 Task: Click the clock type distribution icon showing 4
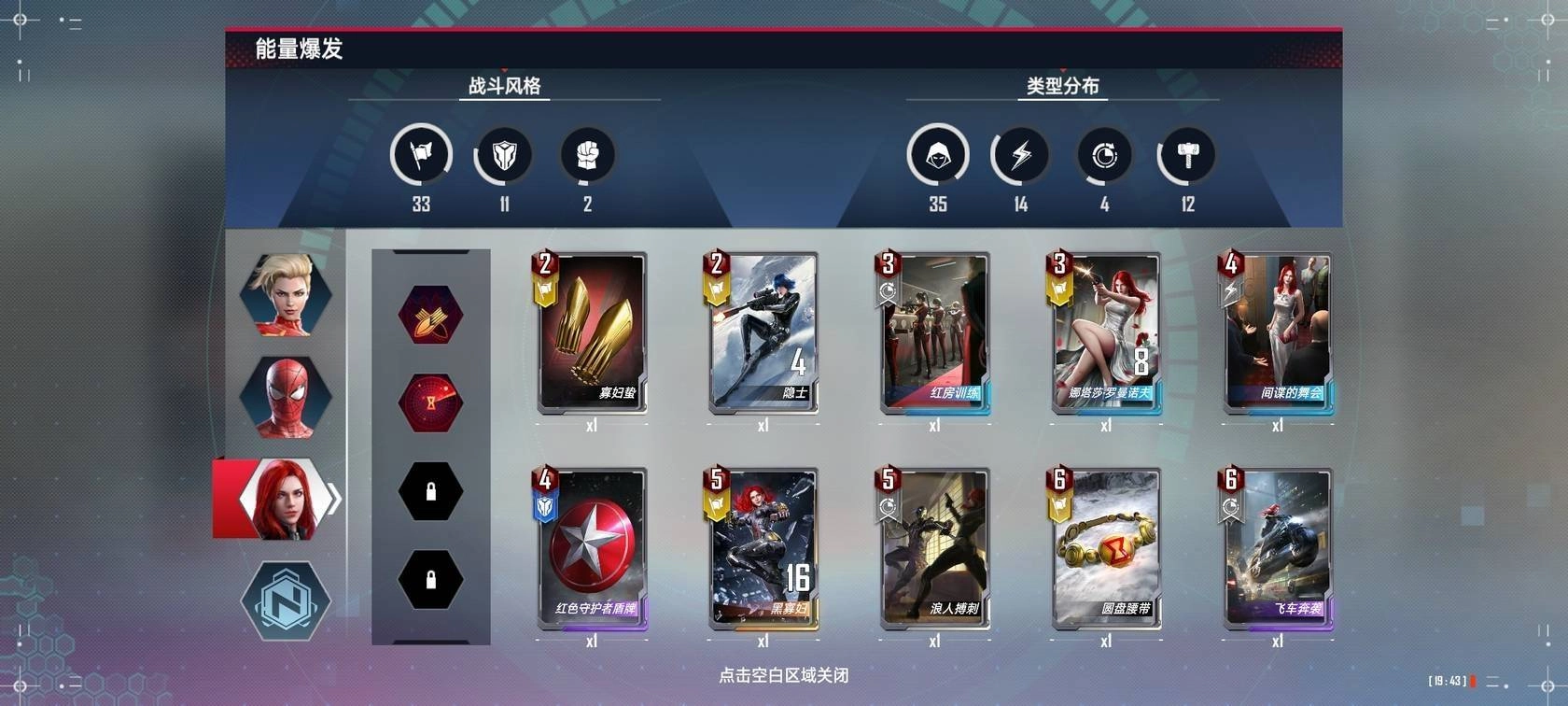point(1103,155)
